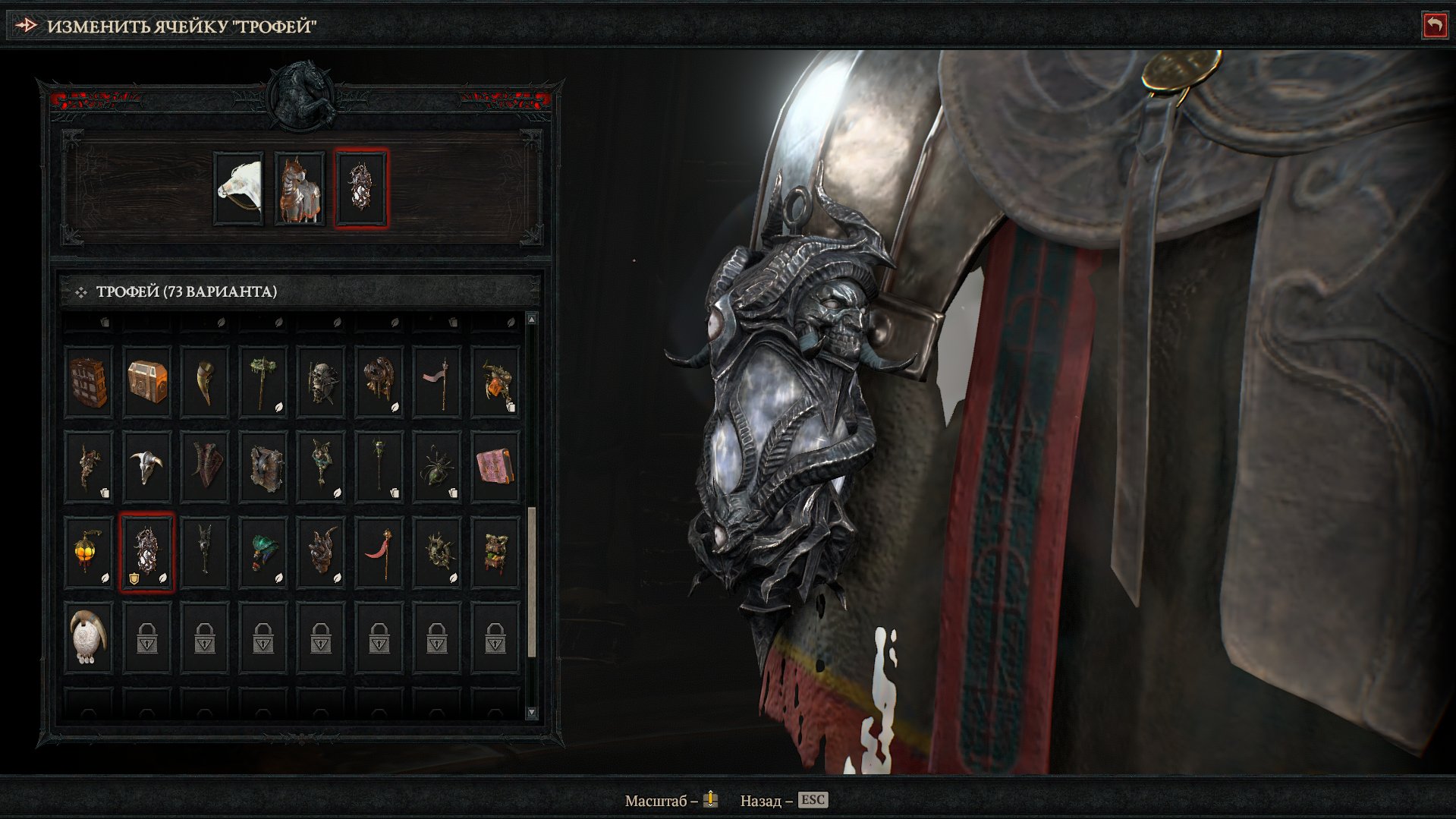Select the highlighted silver demon-skull trophy in grid
Screen dimensions: 1456x819
click(x=147, y=552)
